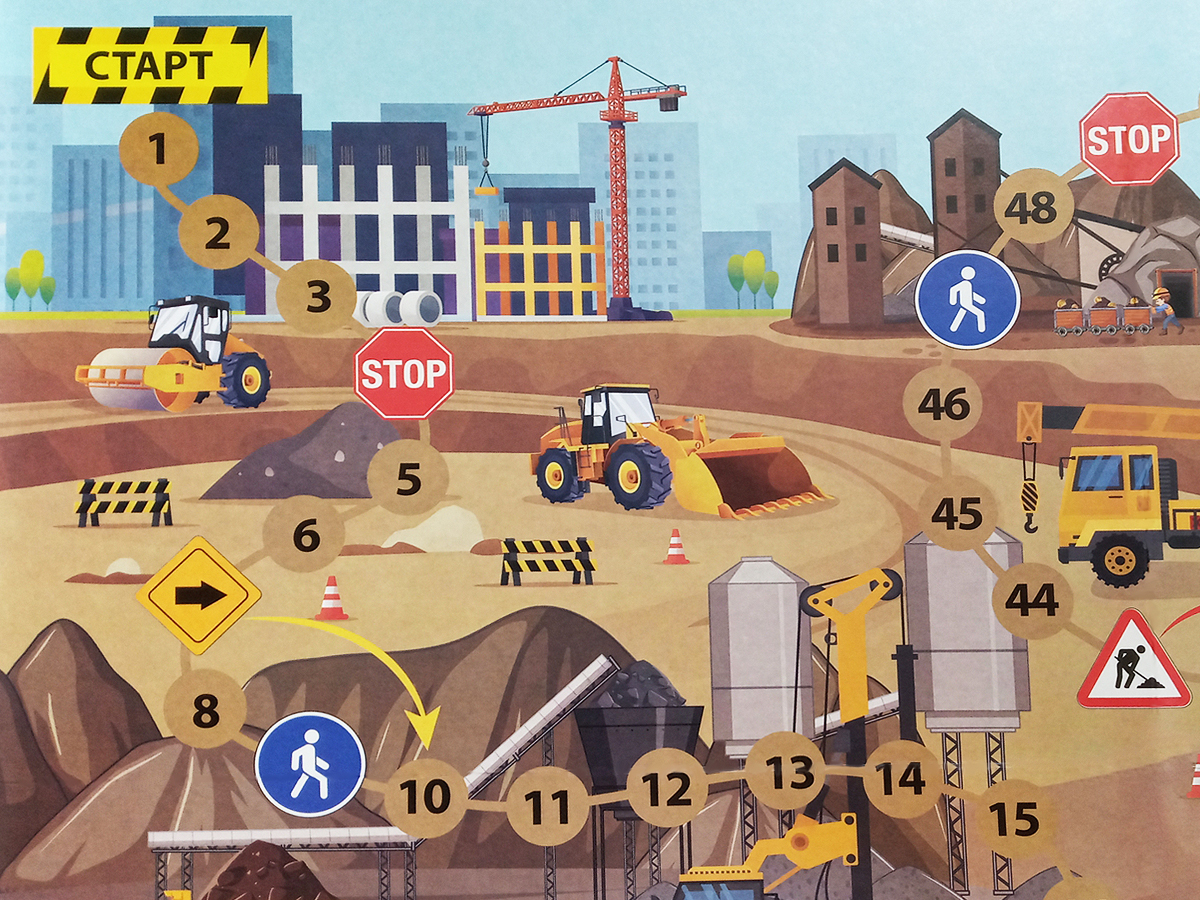This screenshot has width=1200, height=900.
Task: Select board space 3
Action: 317,296
